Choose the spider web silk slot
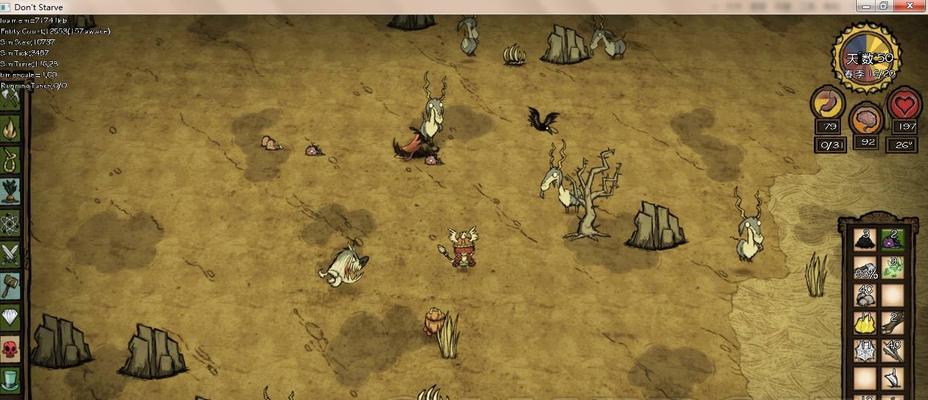 click(x=865, y=351)
